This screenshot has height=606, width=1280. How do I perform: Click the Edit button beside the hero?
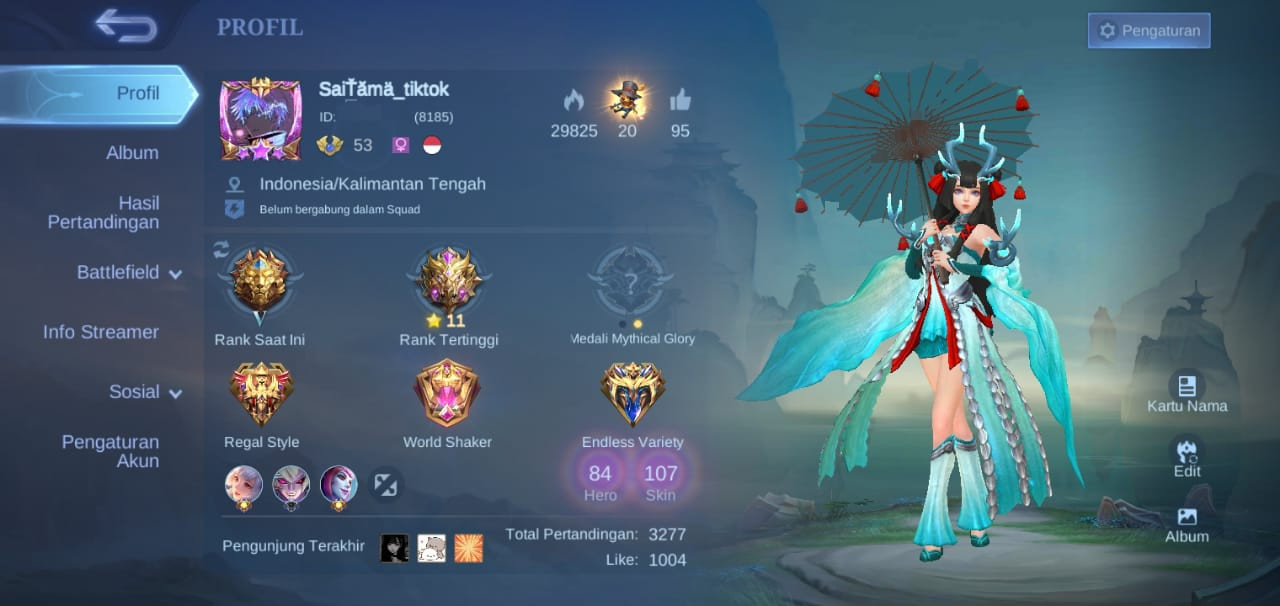point(1187,457)
